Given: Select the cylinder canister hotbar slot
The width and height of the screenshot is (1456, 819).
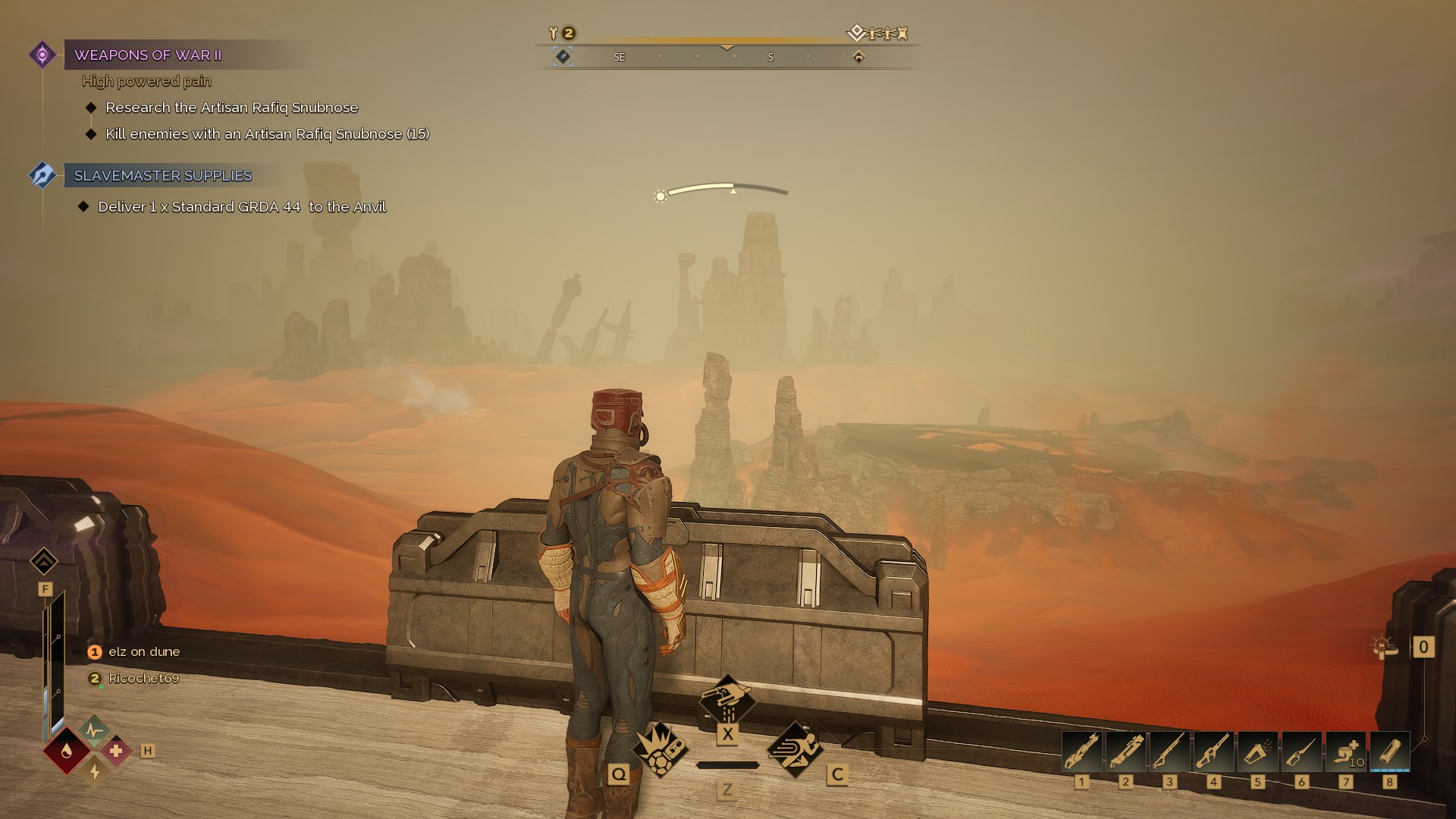Looking at the screenshot, I should pos(1390,752).
